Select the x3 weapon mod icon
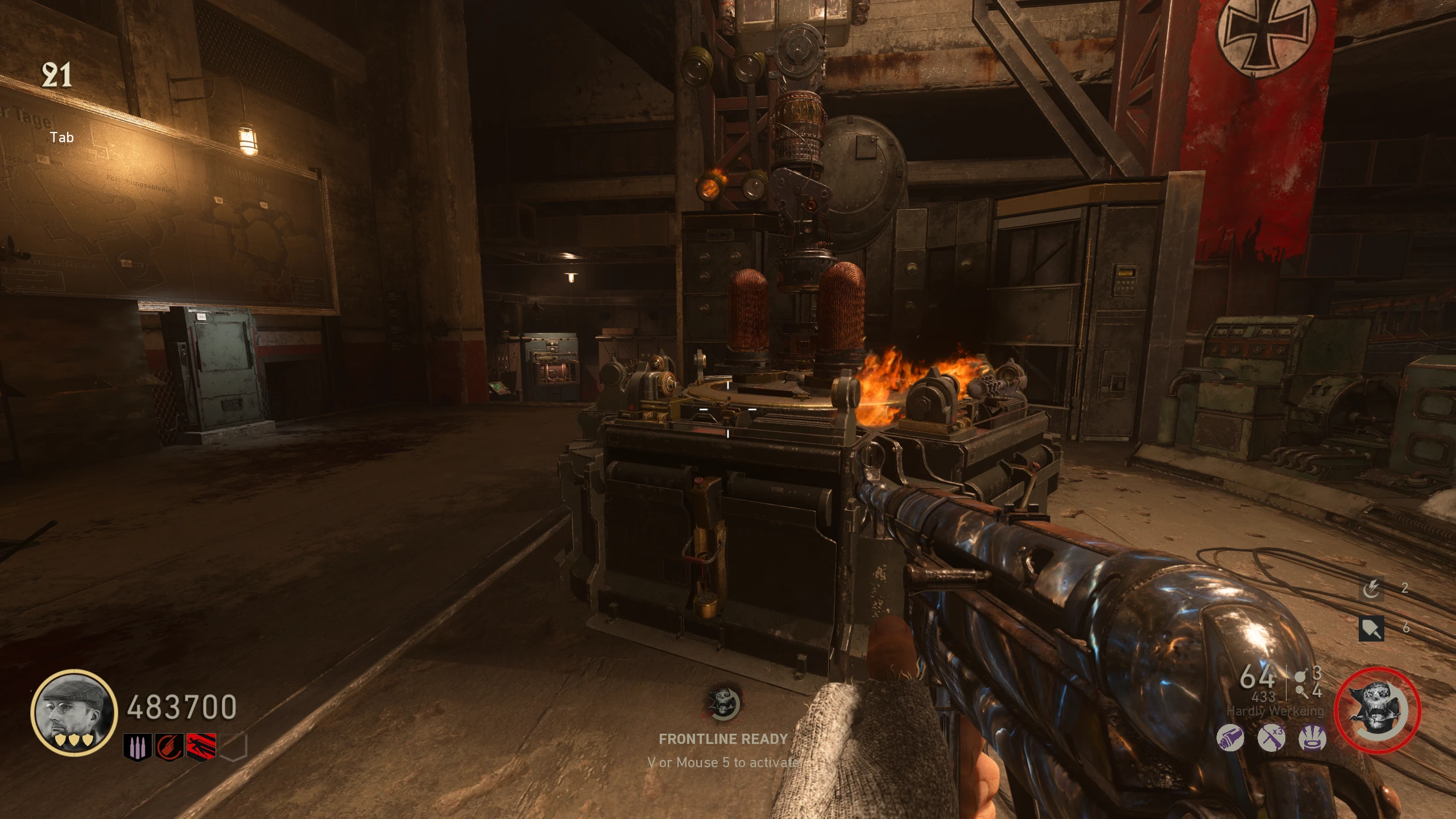 click(x=1271, y=739)
